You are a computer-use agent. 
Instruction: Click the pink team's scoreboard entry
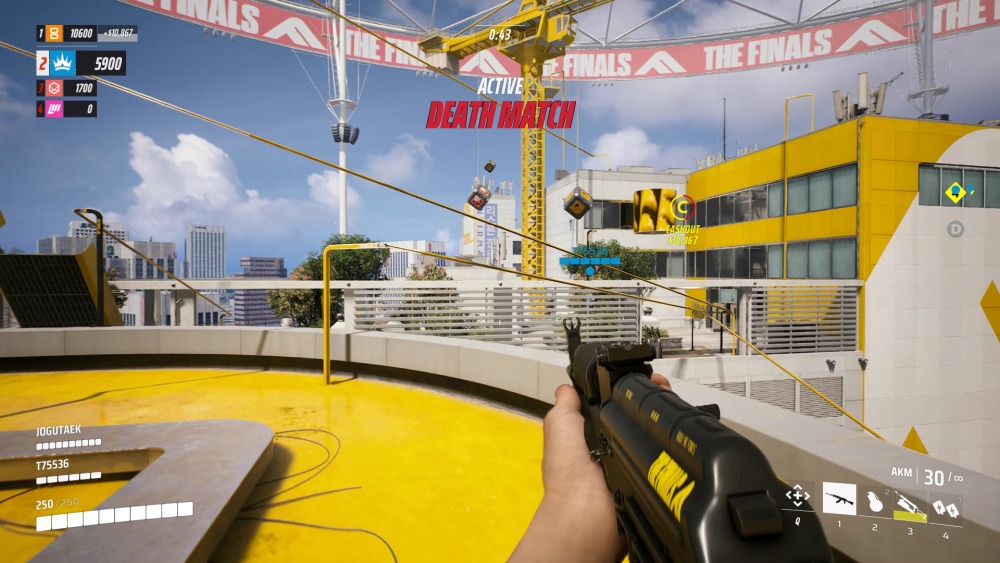point(67,108)
